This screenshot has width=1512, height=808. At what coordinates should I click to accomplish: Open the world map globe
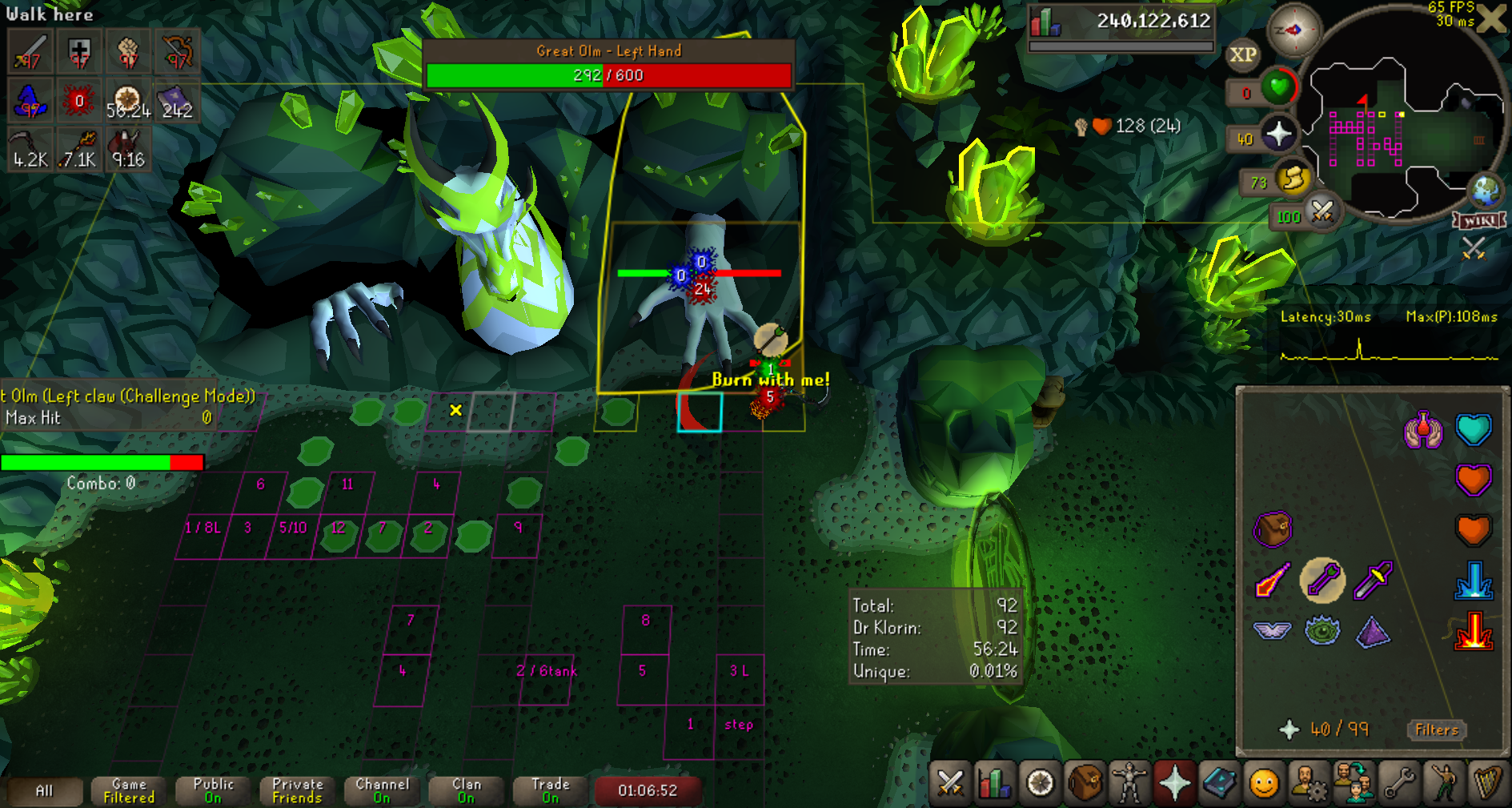[1486, 191]
